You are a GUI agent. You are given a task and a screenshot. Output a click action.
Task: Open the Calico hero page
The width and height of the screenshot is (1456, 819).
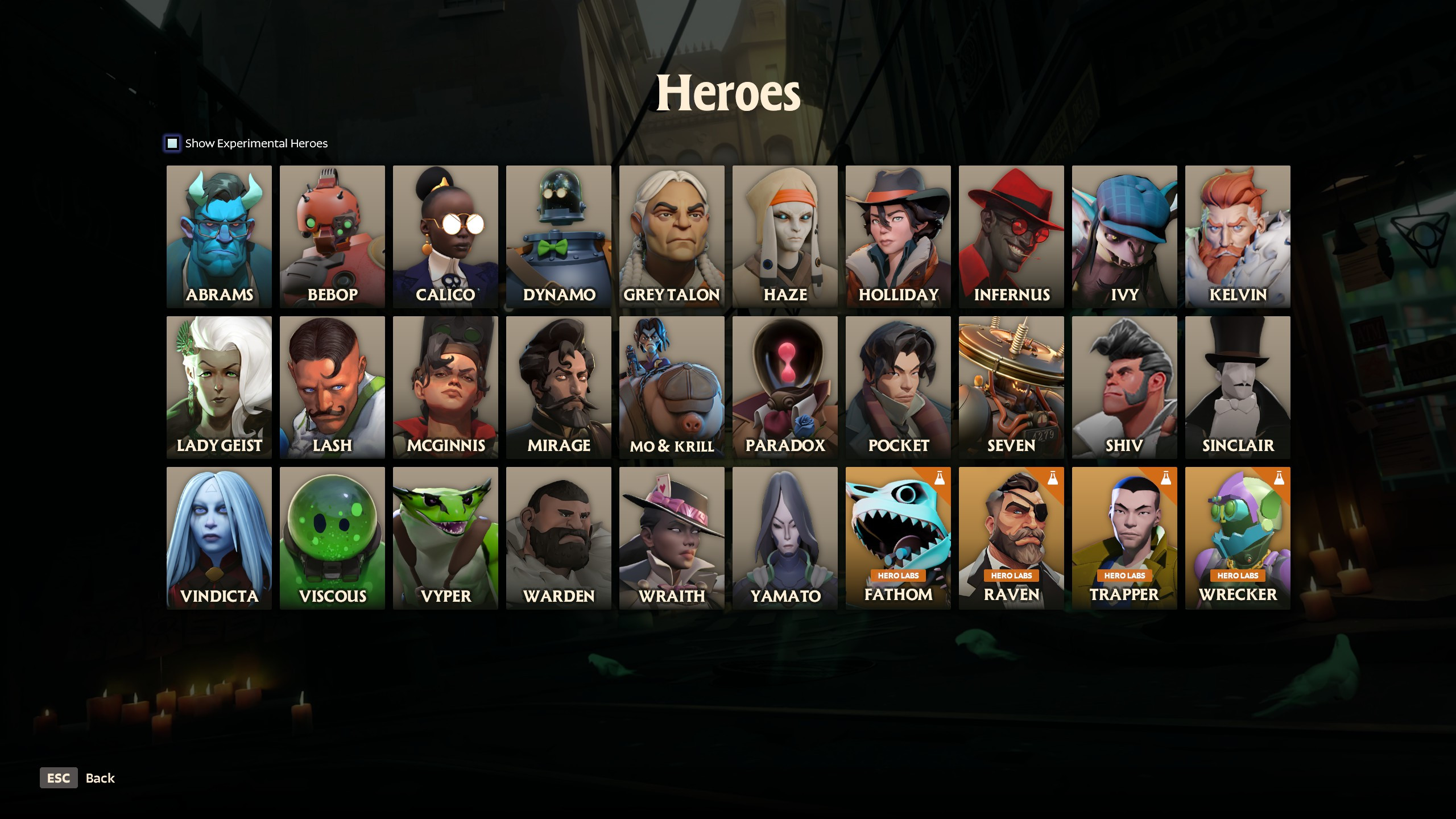(x=445, y=236)
